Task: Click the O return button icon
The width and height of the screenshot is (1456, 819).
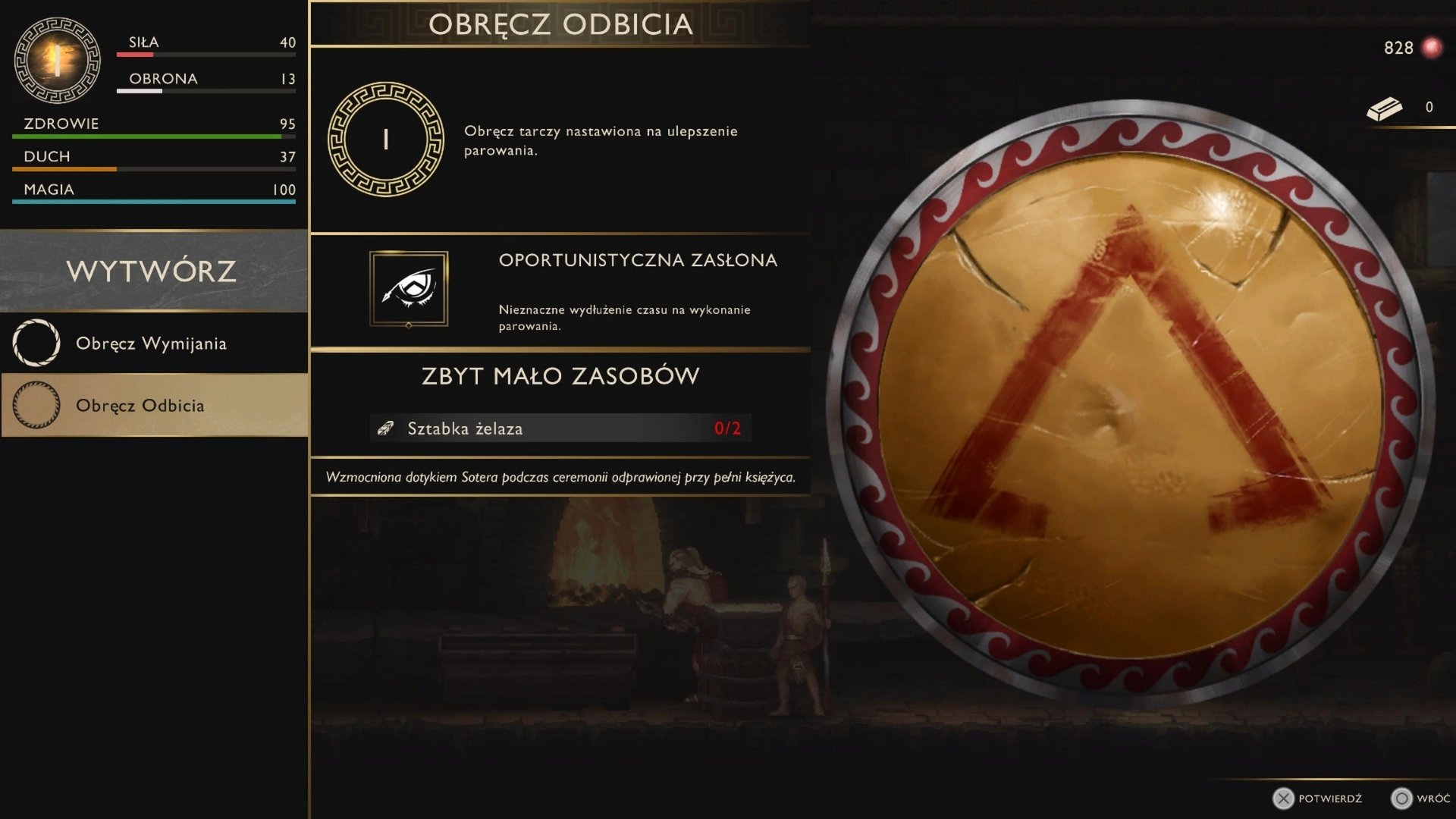Action: tap(1401, 799)
